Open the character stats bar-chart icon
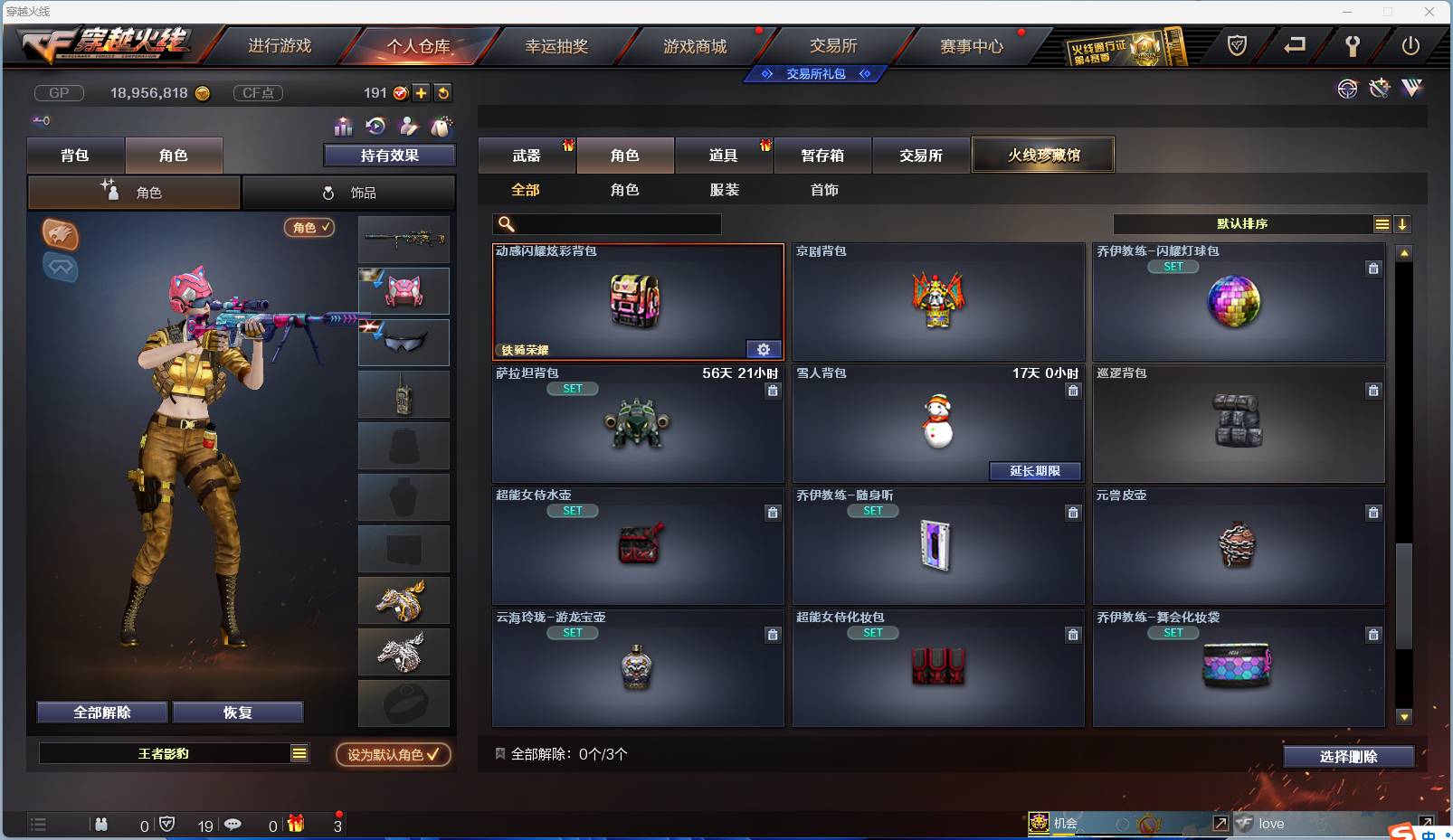Viewport: 1453px width, 840px height. point(342,127)
